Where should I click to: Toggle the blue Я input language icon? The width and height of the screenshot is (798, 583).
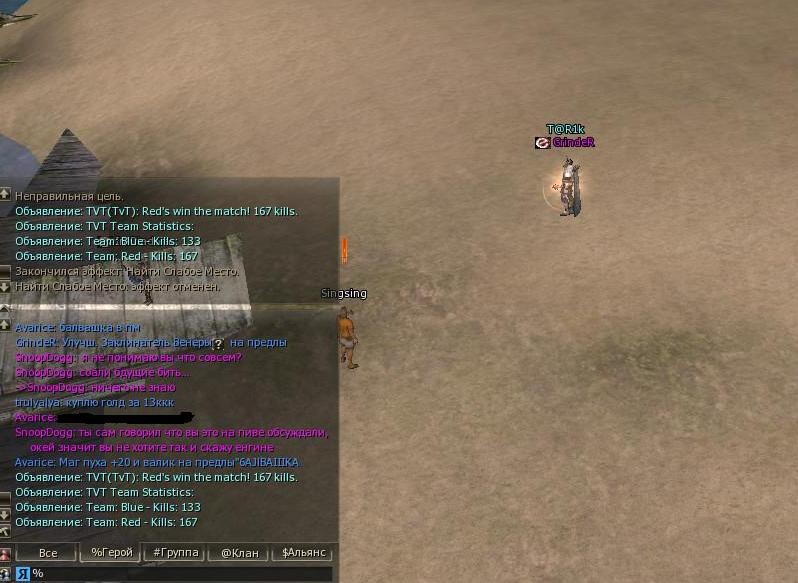(x=21, y=574)
